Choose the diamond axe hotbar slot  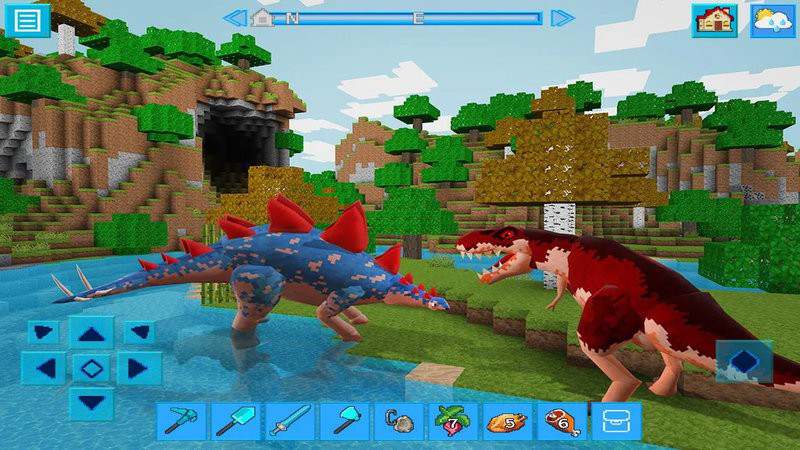coord(343,421)
